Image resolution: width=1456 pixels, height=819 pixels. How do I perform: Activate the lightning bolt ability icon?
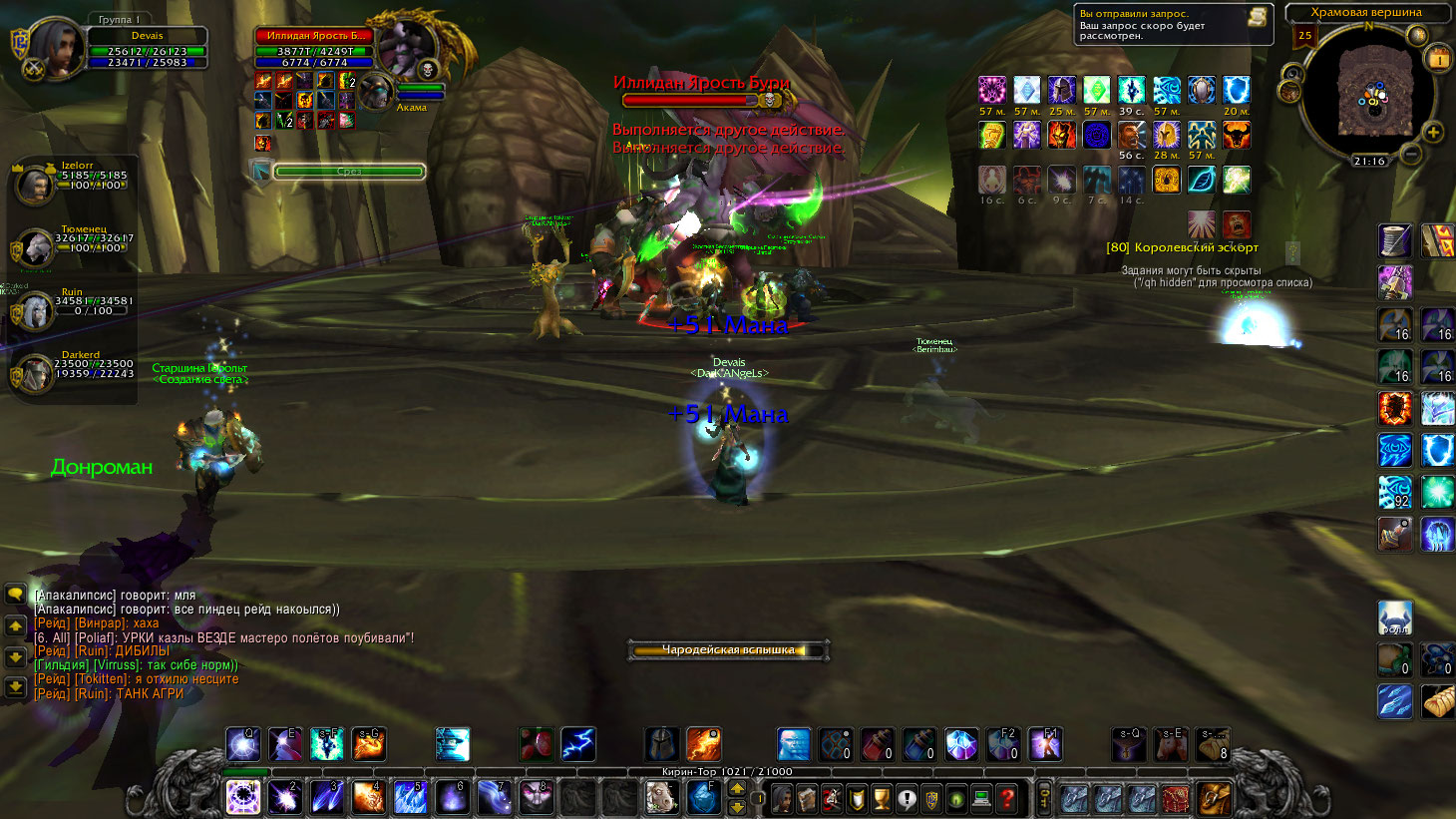pos(578,744)
